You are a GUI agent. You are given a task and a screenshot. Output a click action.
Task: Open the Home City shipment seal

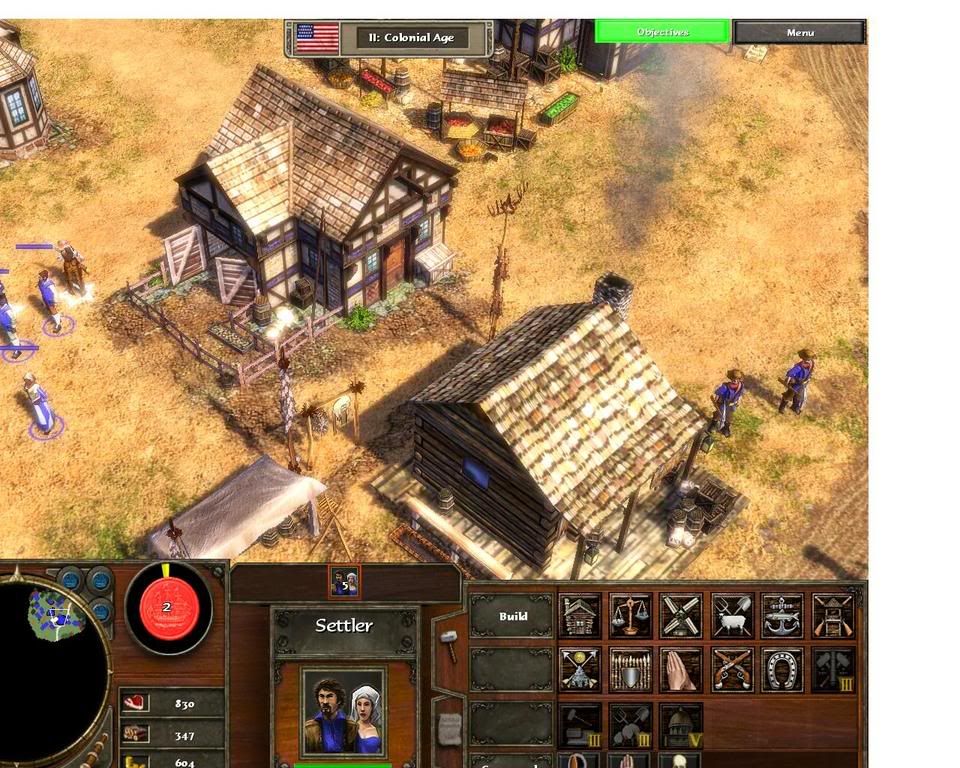pos(167,607)
